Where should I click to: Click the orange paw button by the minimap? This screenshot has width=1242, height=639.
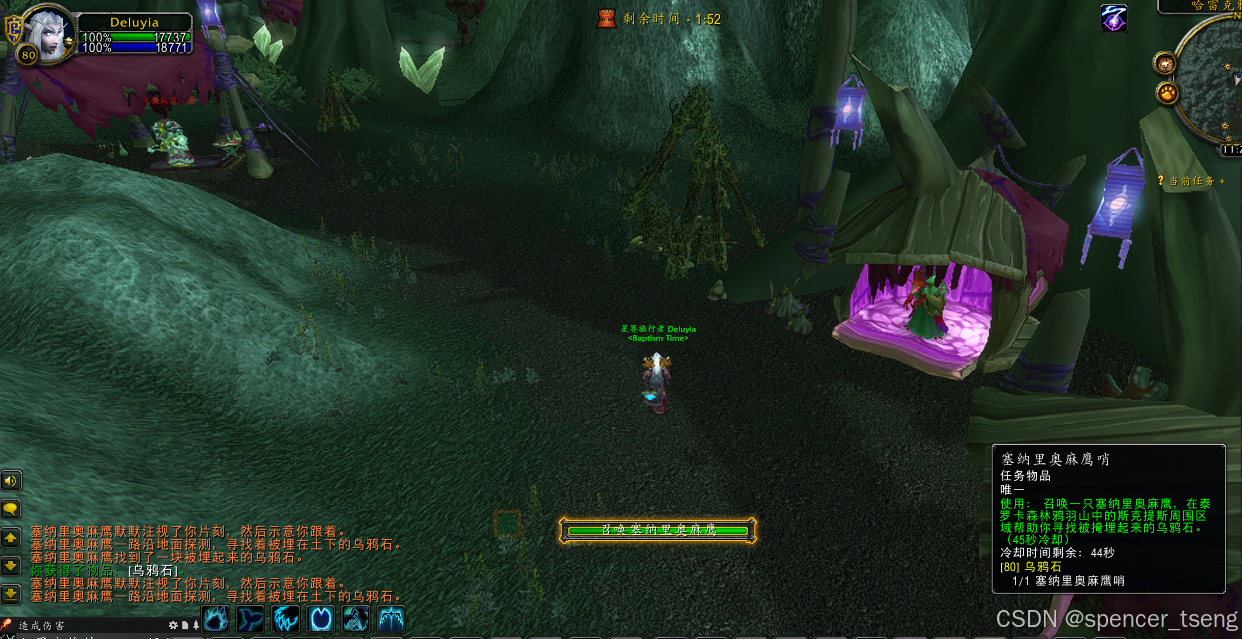tap(1167, 94)
